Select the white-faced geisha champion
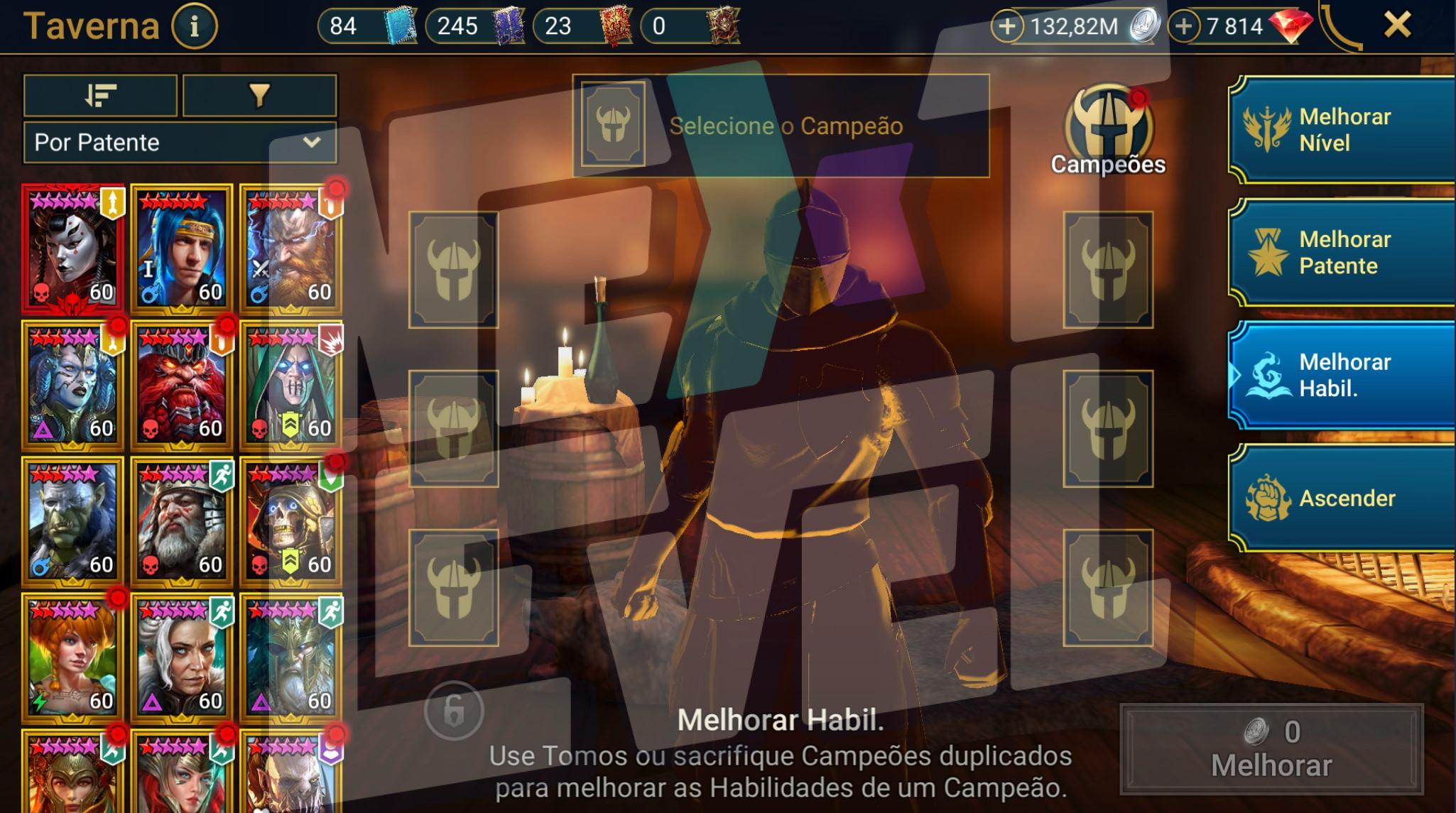 tap(73, 249)
